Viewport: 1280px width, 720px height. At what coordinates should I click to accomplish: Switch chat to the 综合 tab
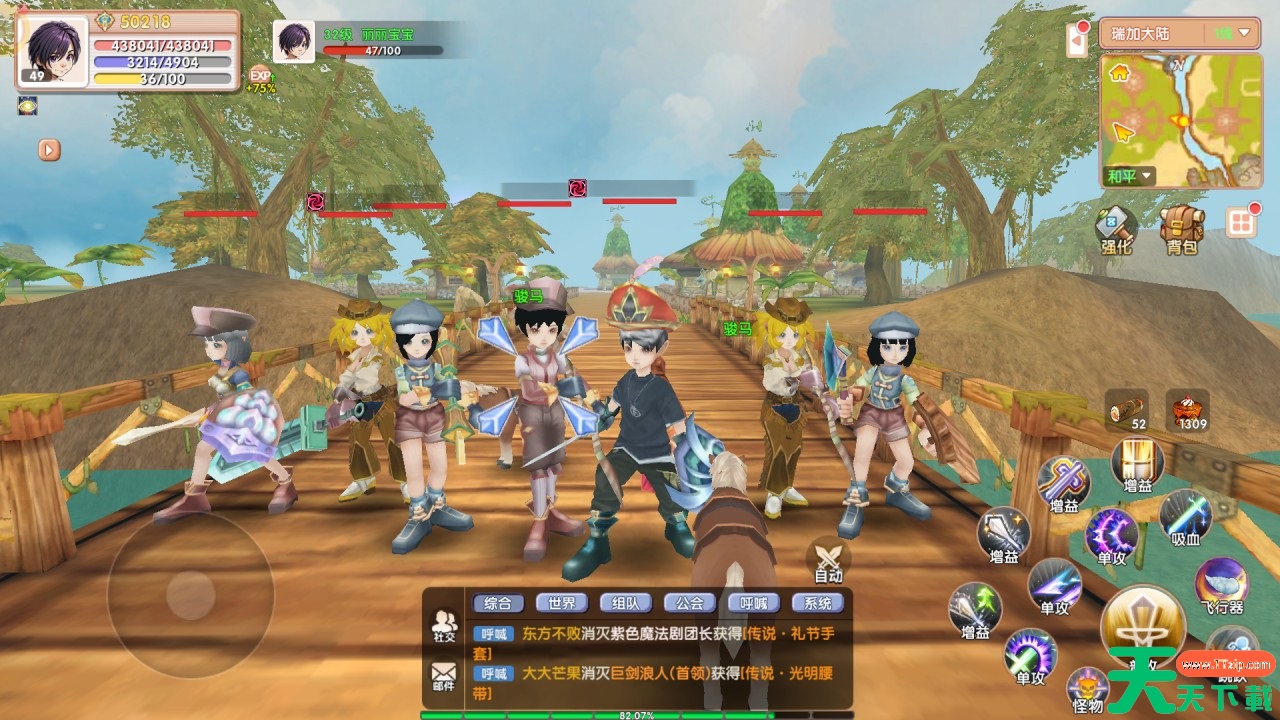497,603
